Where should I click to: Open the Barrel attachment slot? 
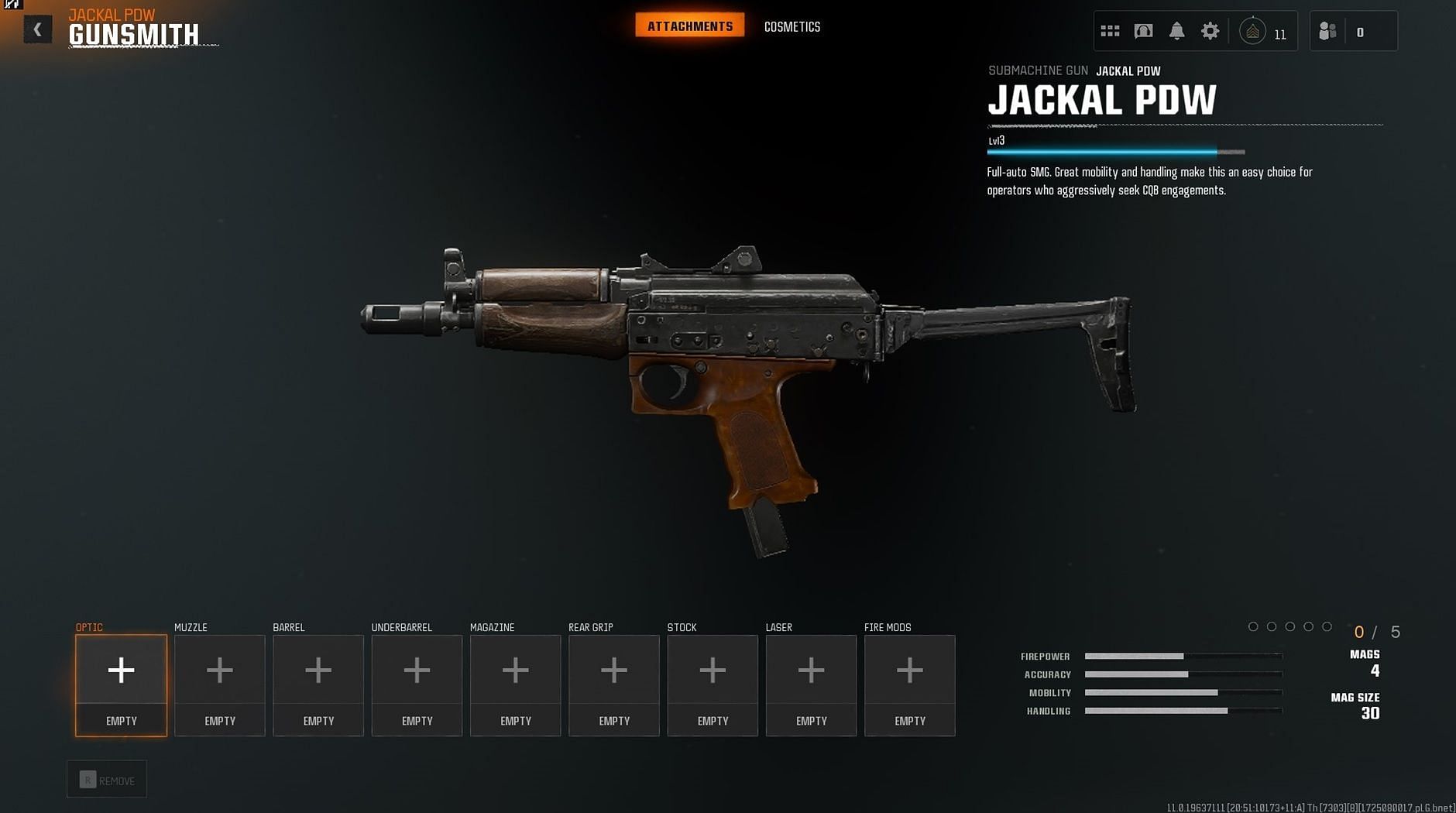[318, 684]
